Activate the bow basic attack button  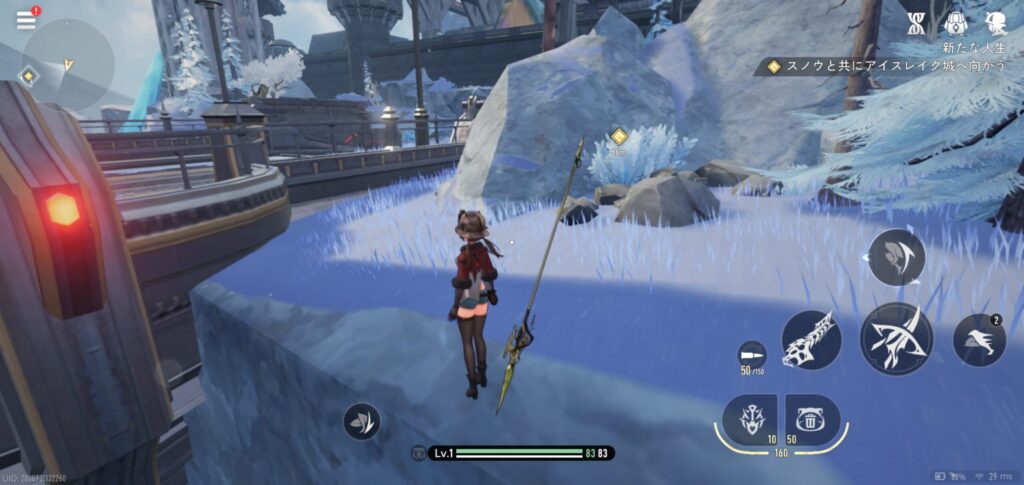click(x=896, y=339)
